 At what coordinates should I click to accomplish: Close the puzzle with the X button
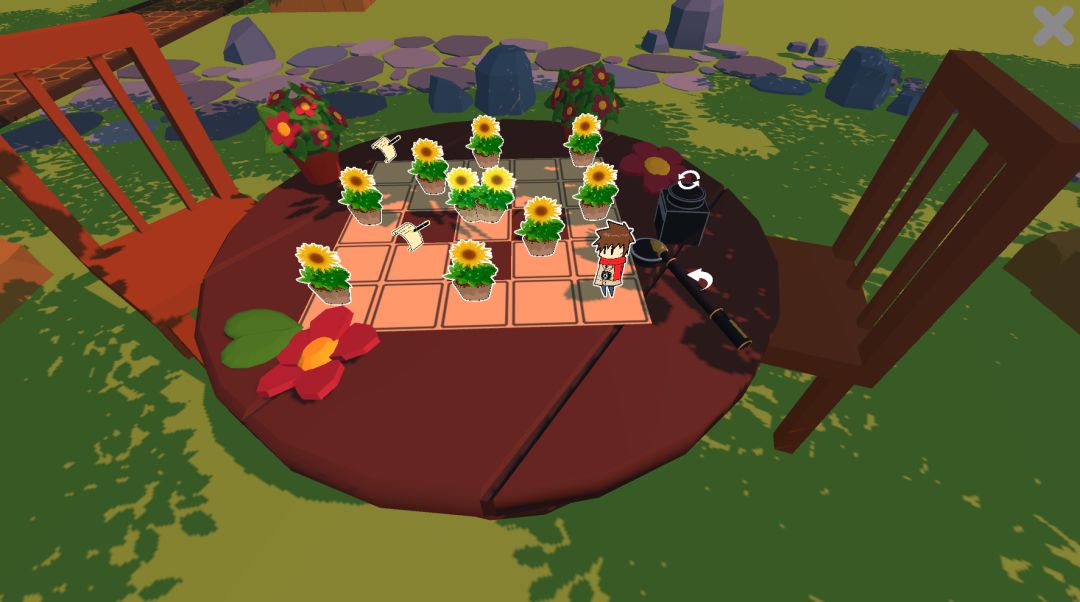click(x=1053, y=25)
